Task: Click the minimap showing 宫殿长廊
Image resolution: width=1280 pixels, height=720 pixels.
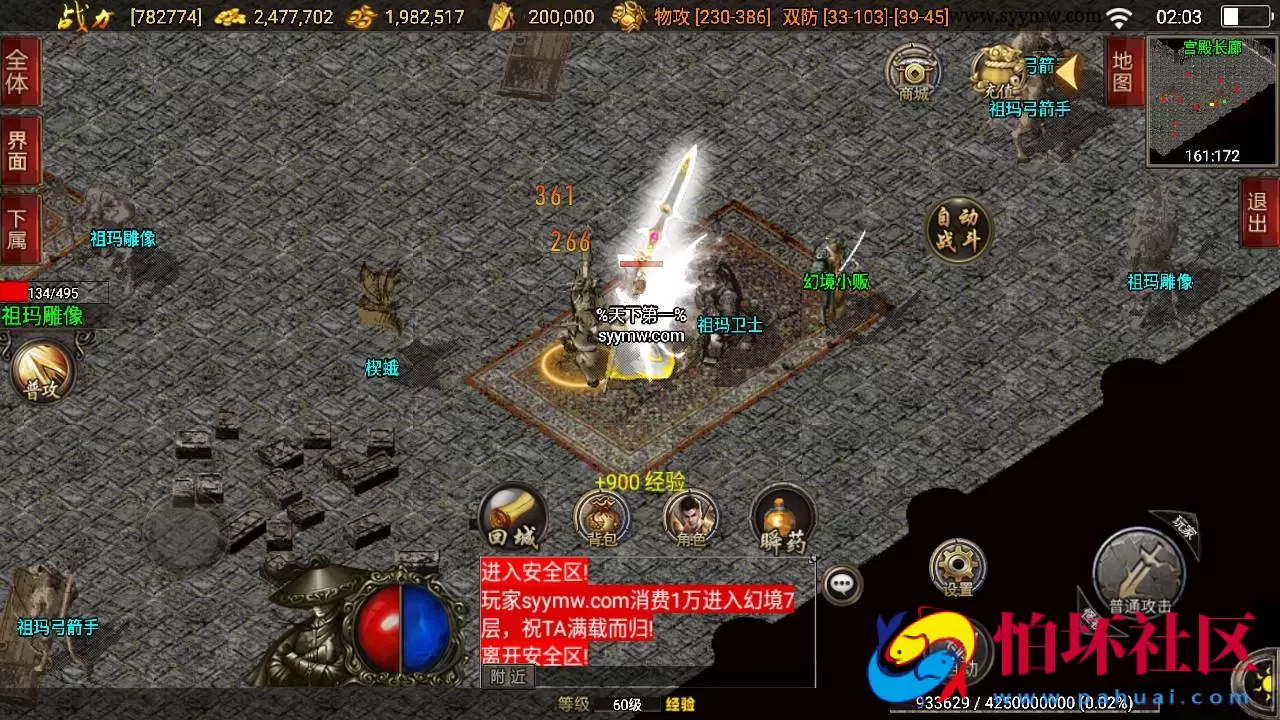Action: (1211, 100)
